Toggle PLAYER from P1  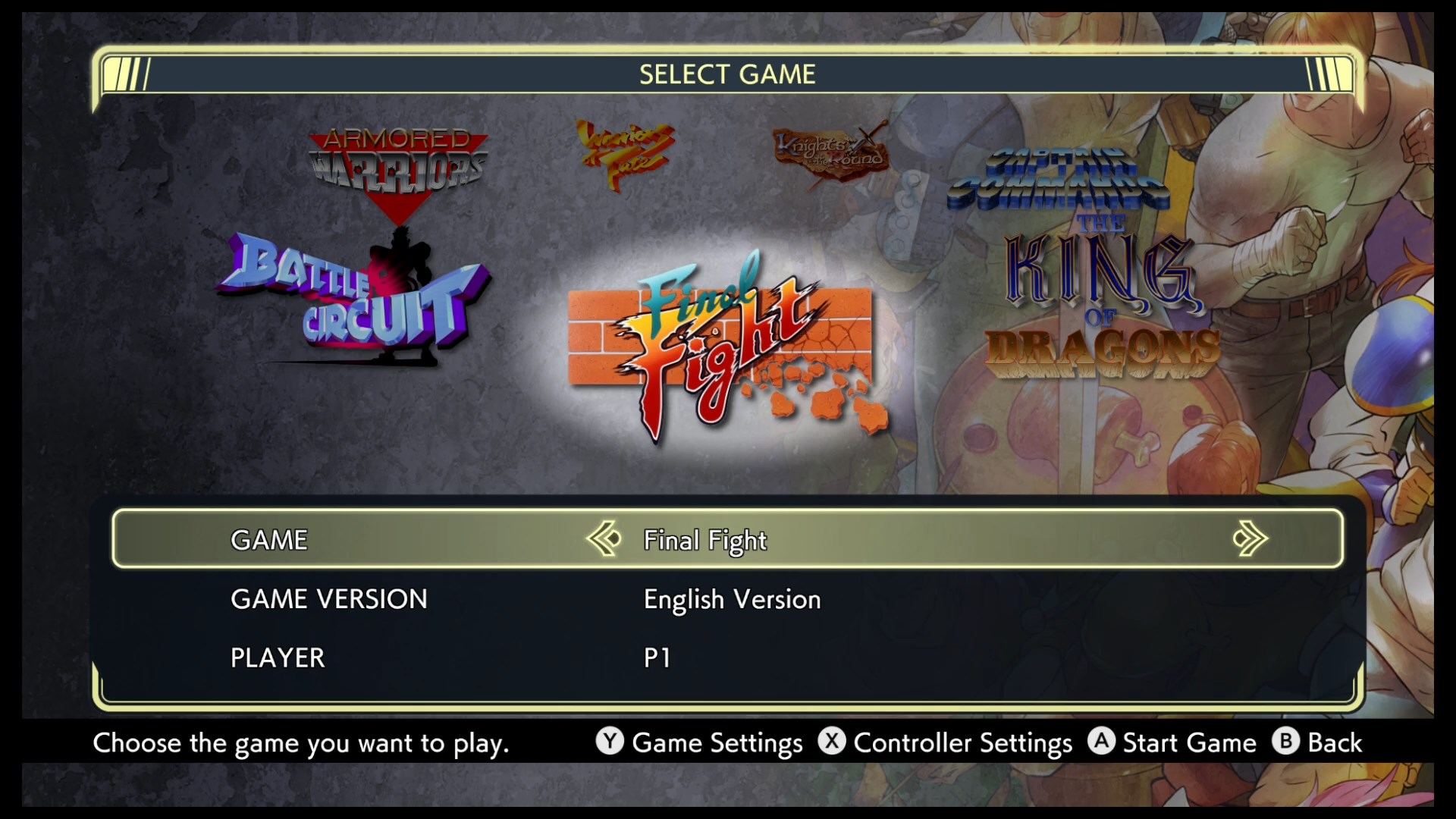tap(658, 657)
